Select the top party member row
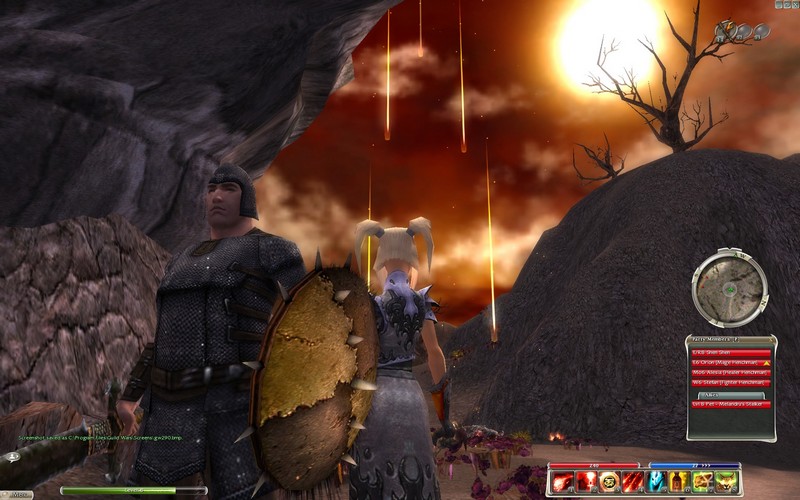The height and width of the screenshot is (500, 800). tap(730, 352)
